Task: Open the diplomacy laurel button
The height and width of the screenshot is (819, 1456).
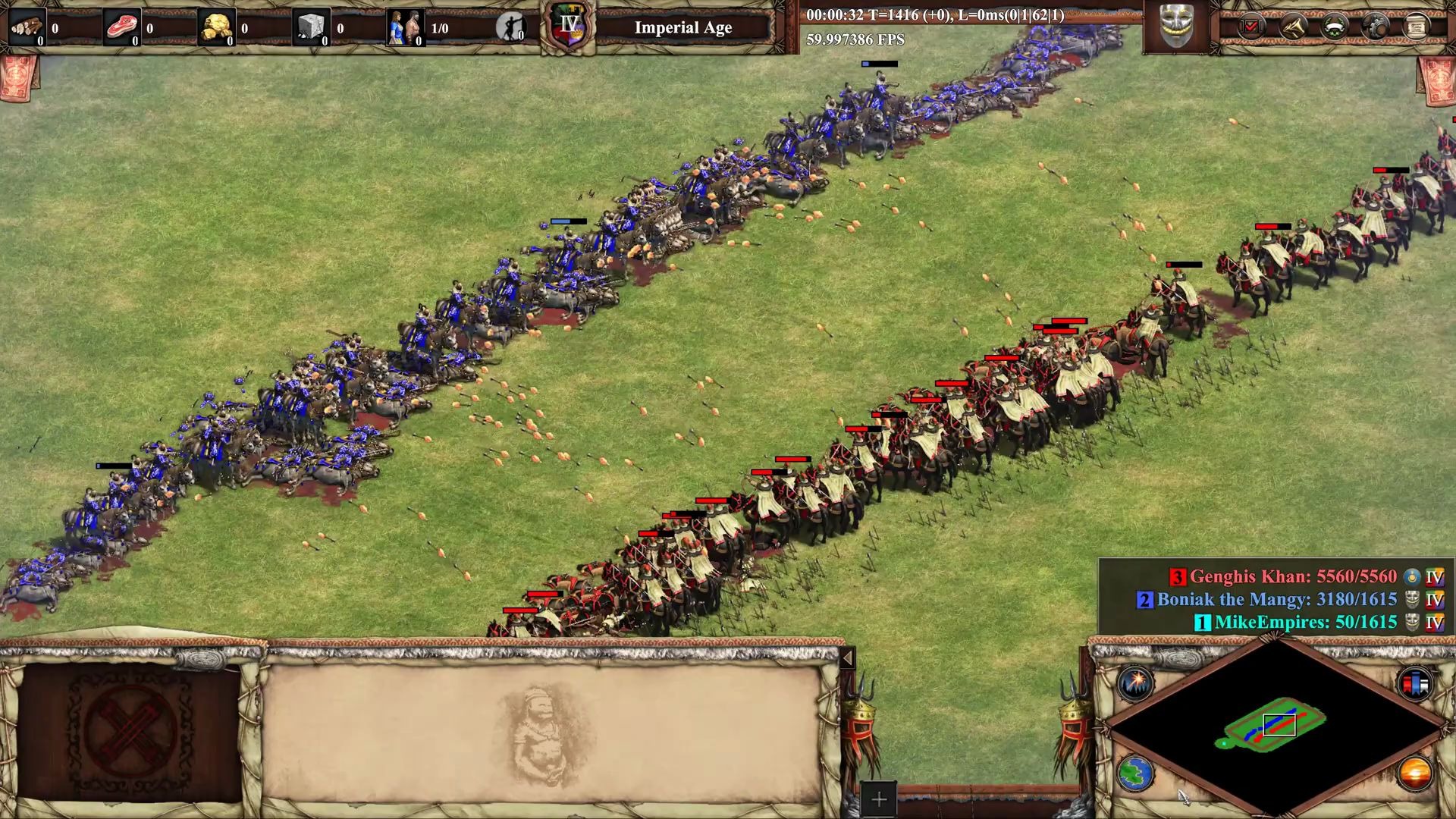Action: point(1334,27)
